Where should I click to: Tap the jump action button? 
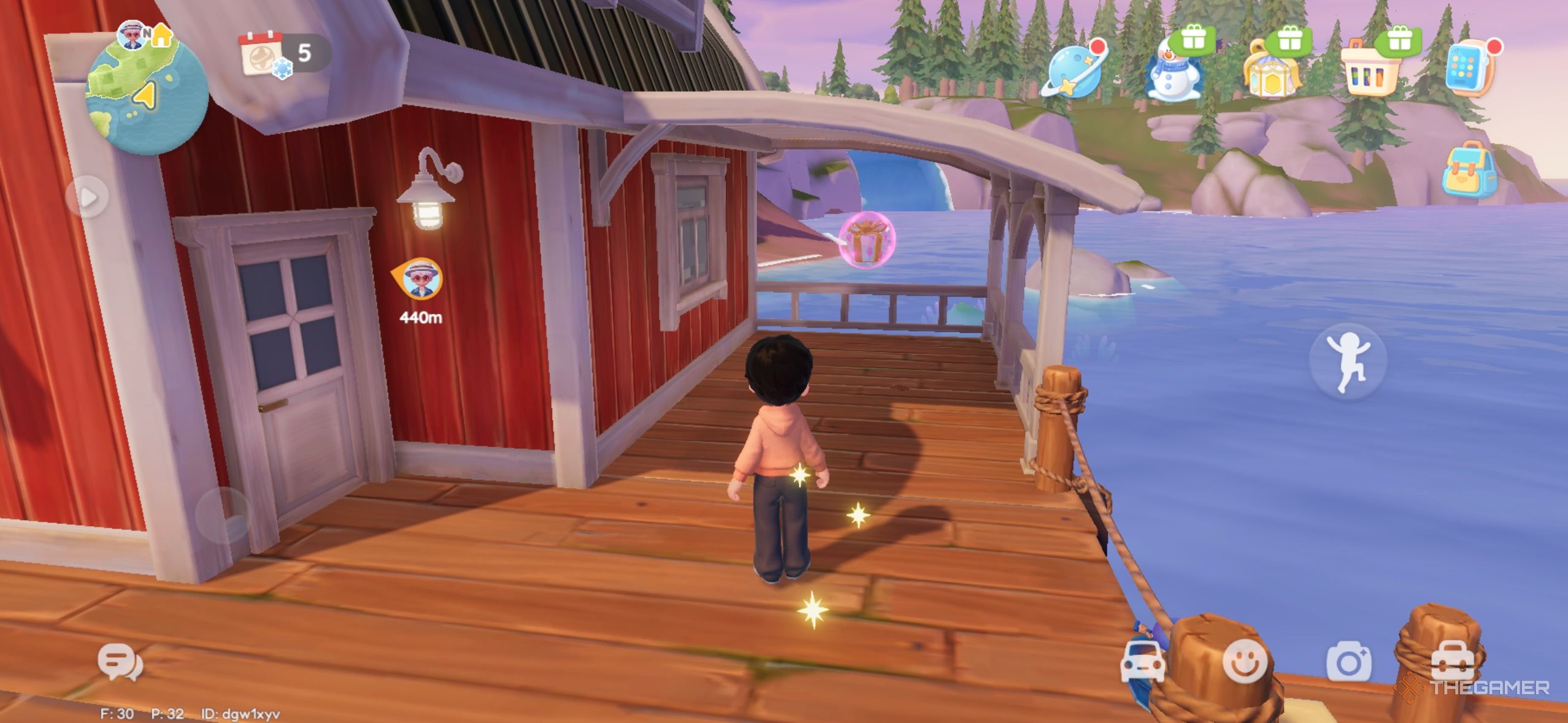tap(1347, 362)
